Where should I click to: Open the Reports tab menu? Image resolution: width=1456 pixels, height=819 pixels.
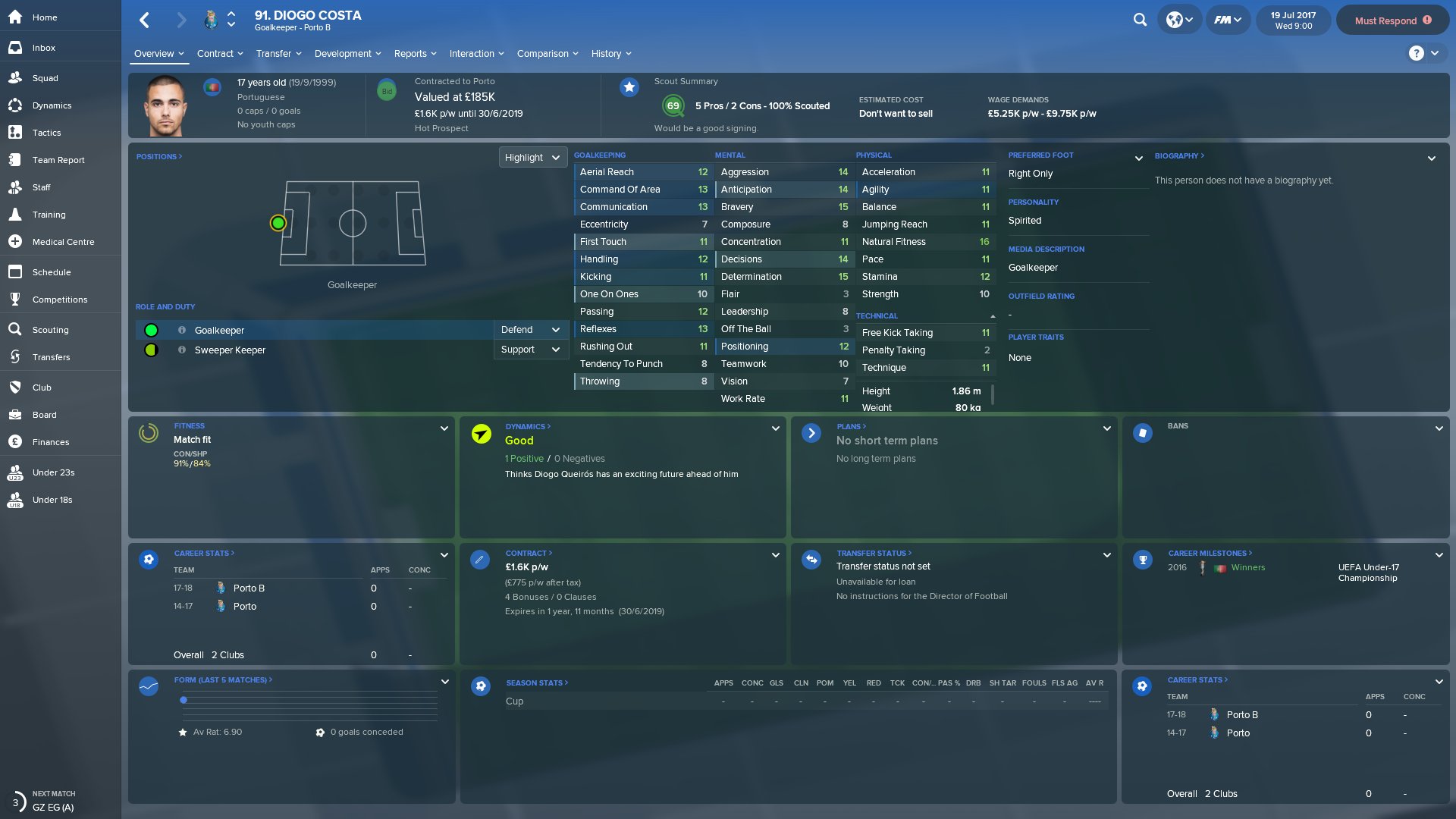coord(415,54)
